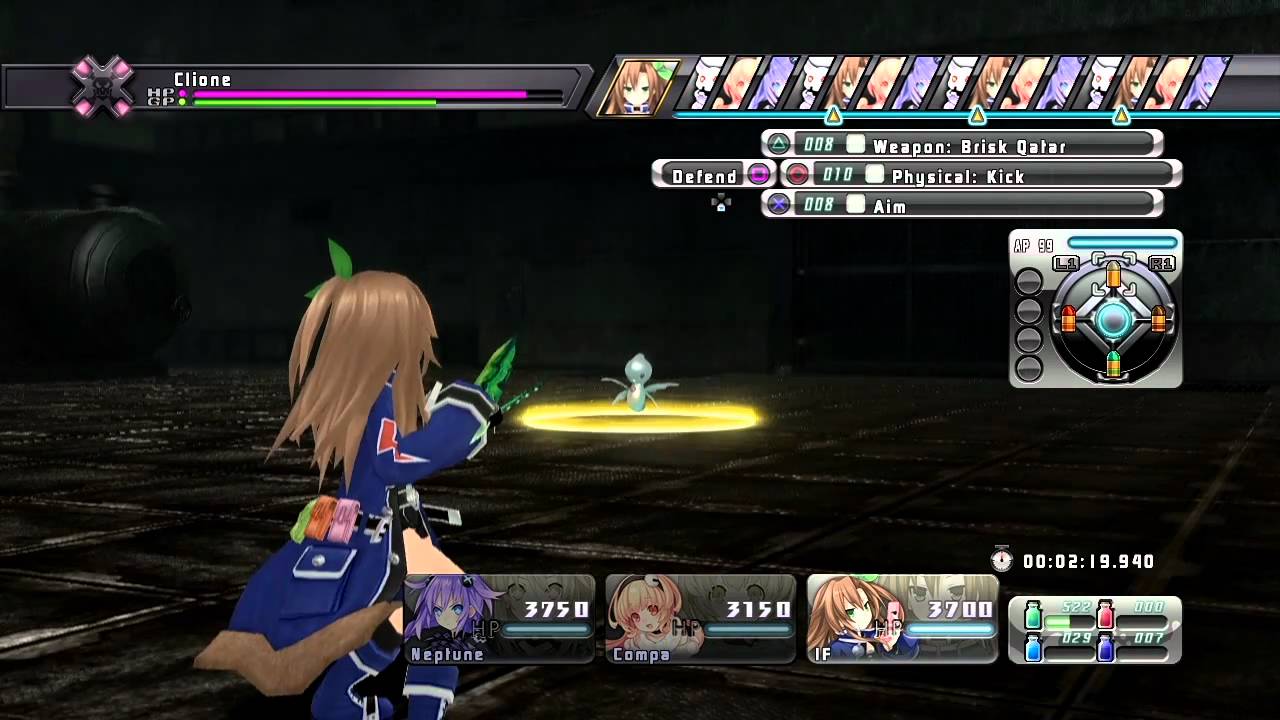The height and width of the screenshot is (720, 1280).
Task: Pick the Aim command
Action: pos(962,206)
